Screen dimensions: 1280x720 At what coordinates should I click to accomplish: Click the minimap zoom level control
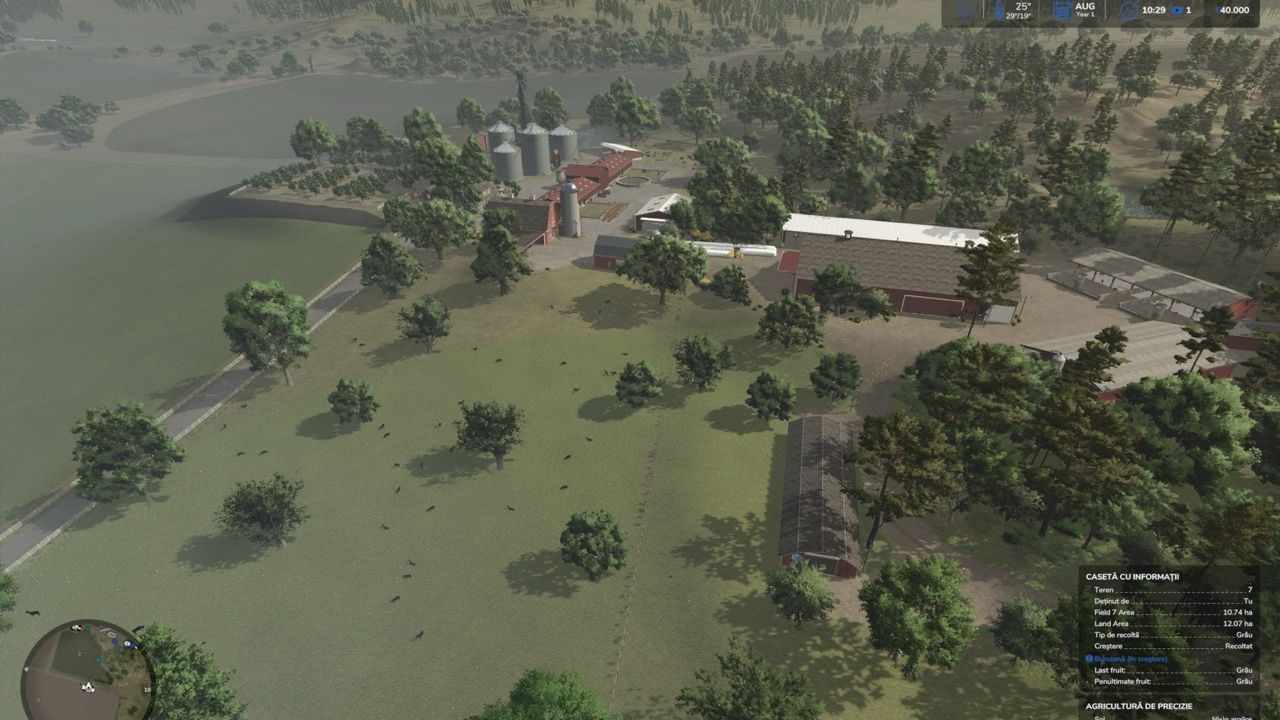146,689
